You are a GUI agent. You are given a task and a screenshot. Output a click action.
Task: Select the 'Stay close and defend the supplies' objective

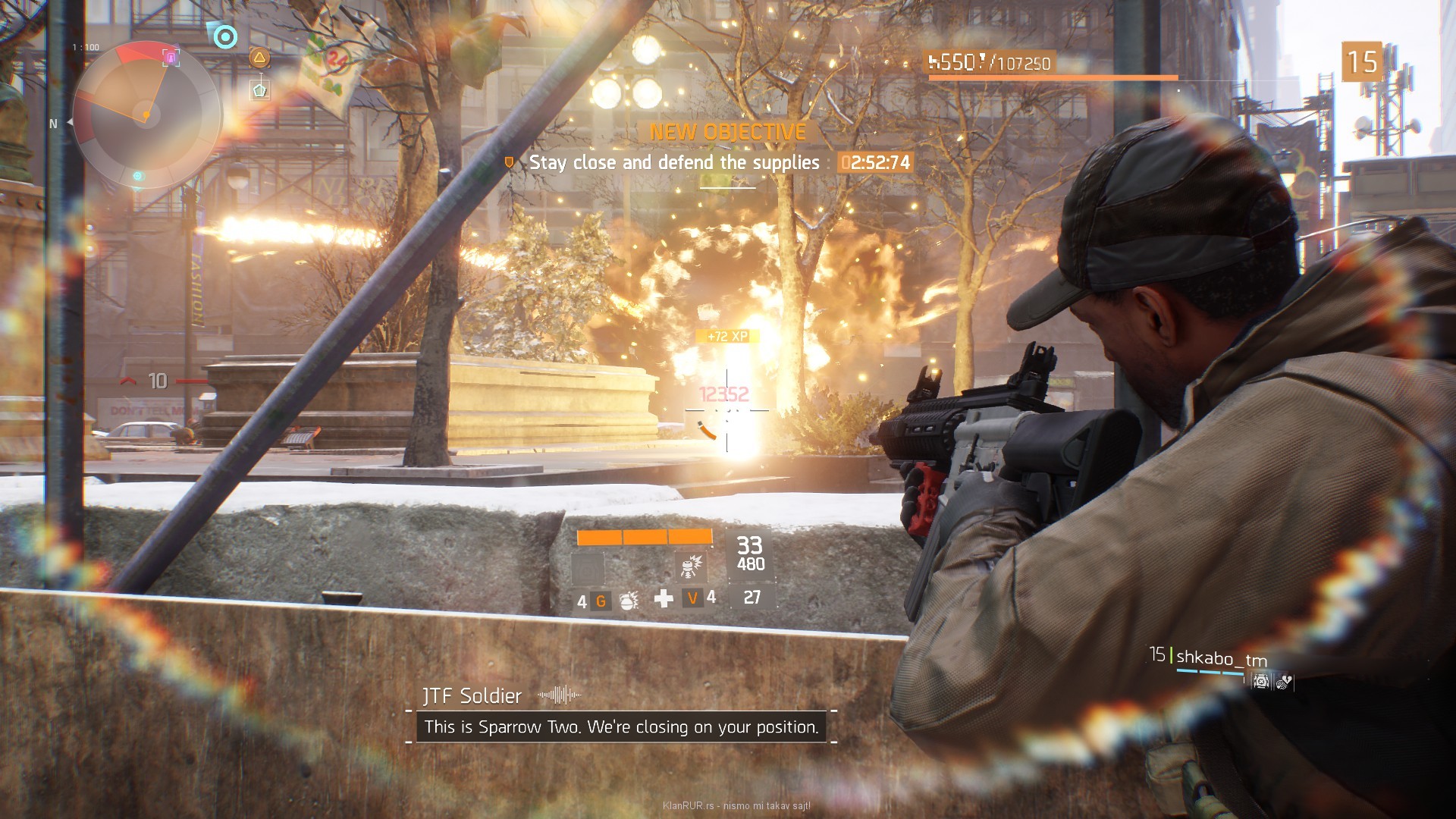[673, 162]
